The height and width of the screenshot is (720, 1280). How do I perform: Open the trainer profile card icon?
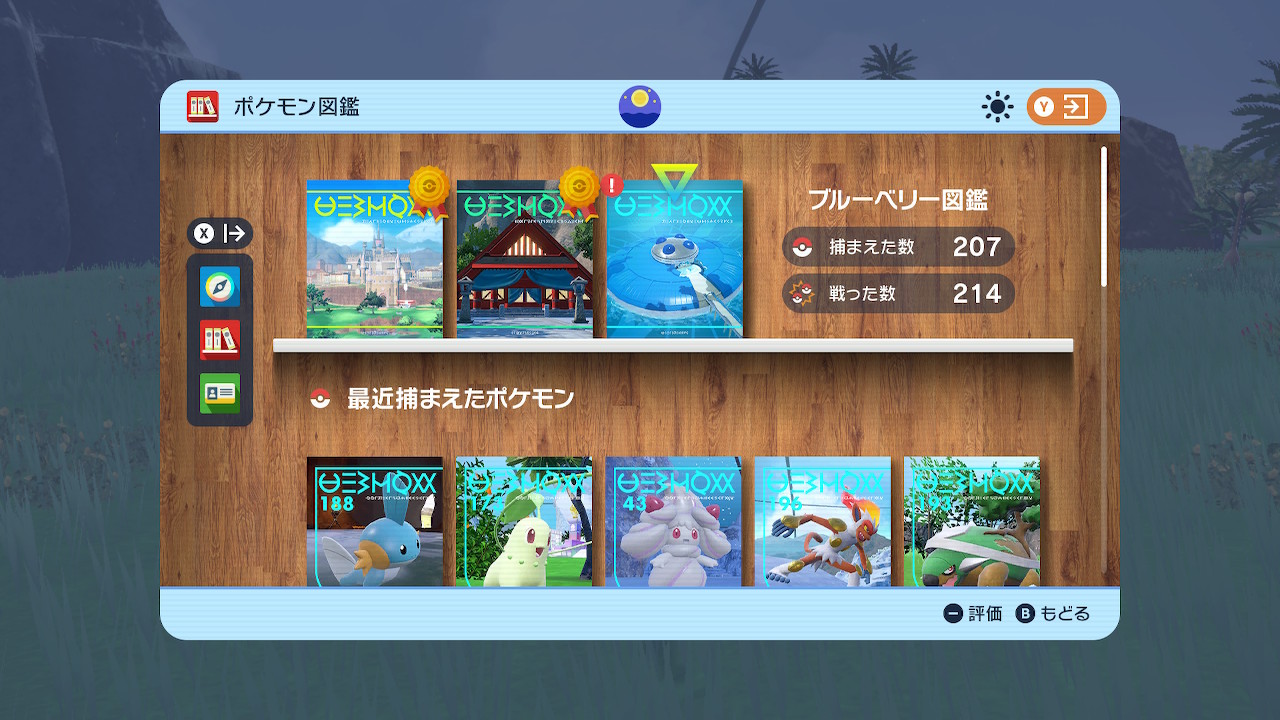[x=220, y=393]
